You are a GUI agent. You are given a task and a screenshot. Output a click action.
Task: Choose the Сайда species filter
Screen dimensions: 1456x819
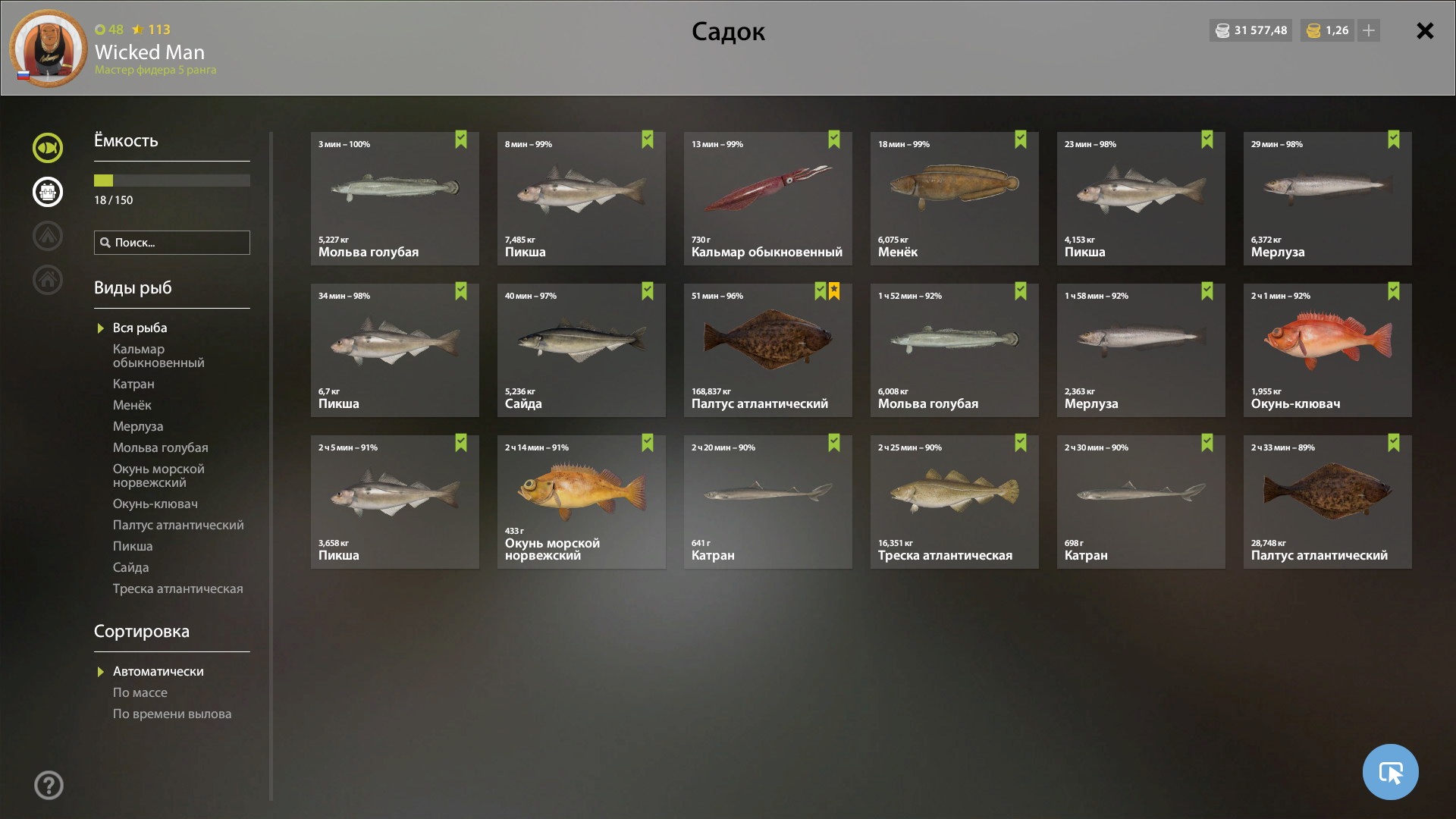click(x=130, y=567)
